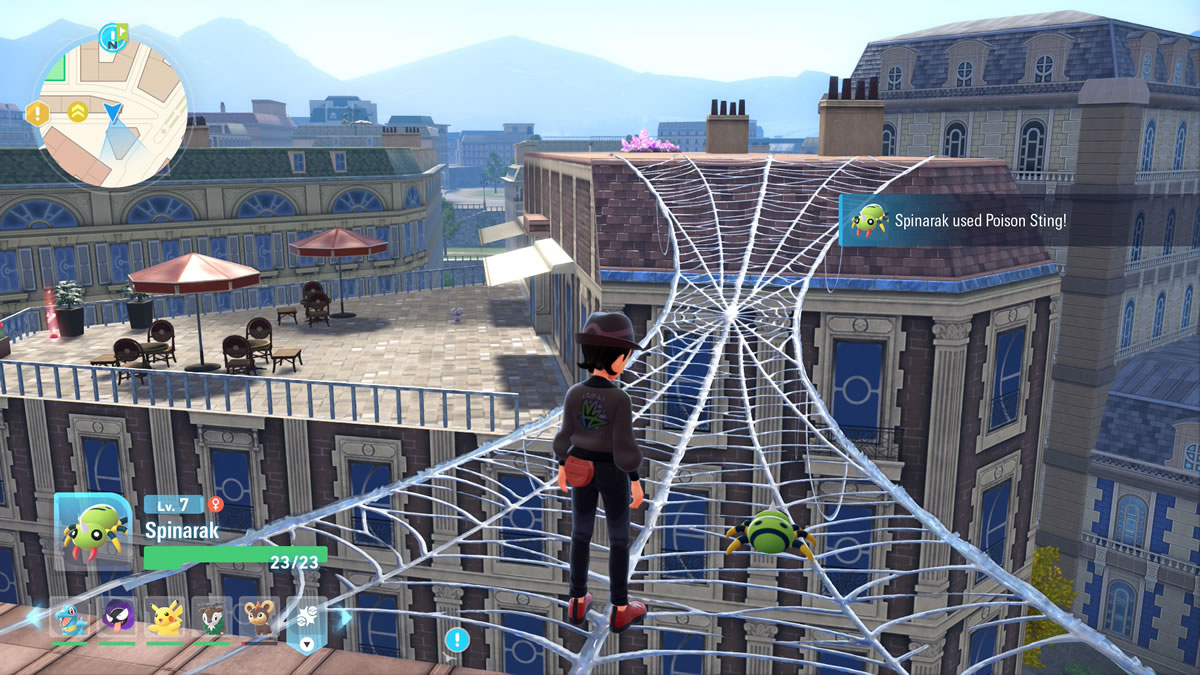Switch to Litleo in the party bar
This screenshot has width=1200, height=675.
260,618
